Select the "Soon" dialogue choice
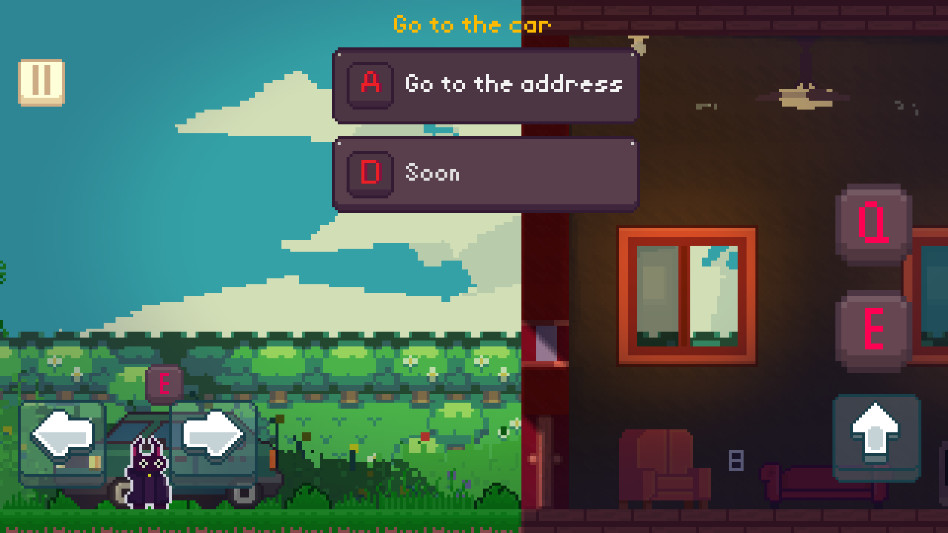The width and height of the screenshot is (948, 533). (485, 174)
